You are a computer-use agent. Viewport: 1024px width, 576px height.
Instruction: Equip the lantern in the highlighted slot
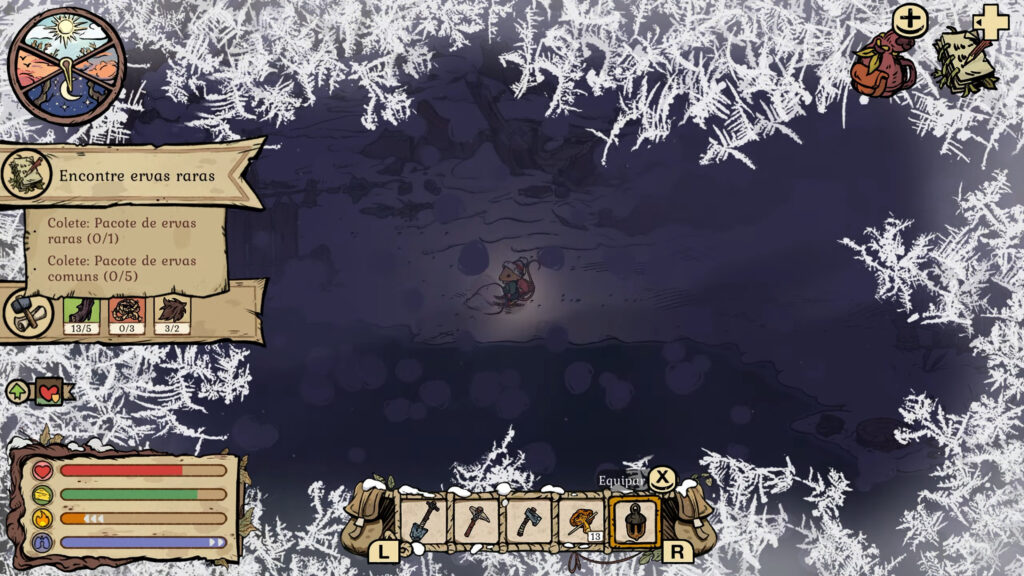(634, 520)
